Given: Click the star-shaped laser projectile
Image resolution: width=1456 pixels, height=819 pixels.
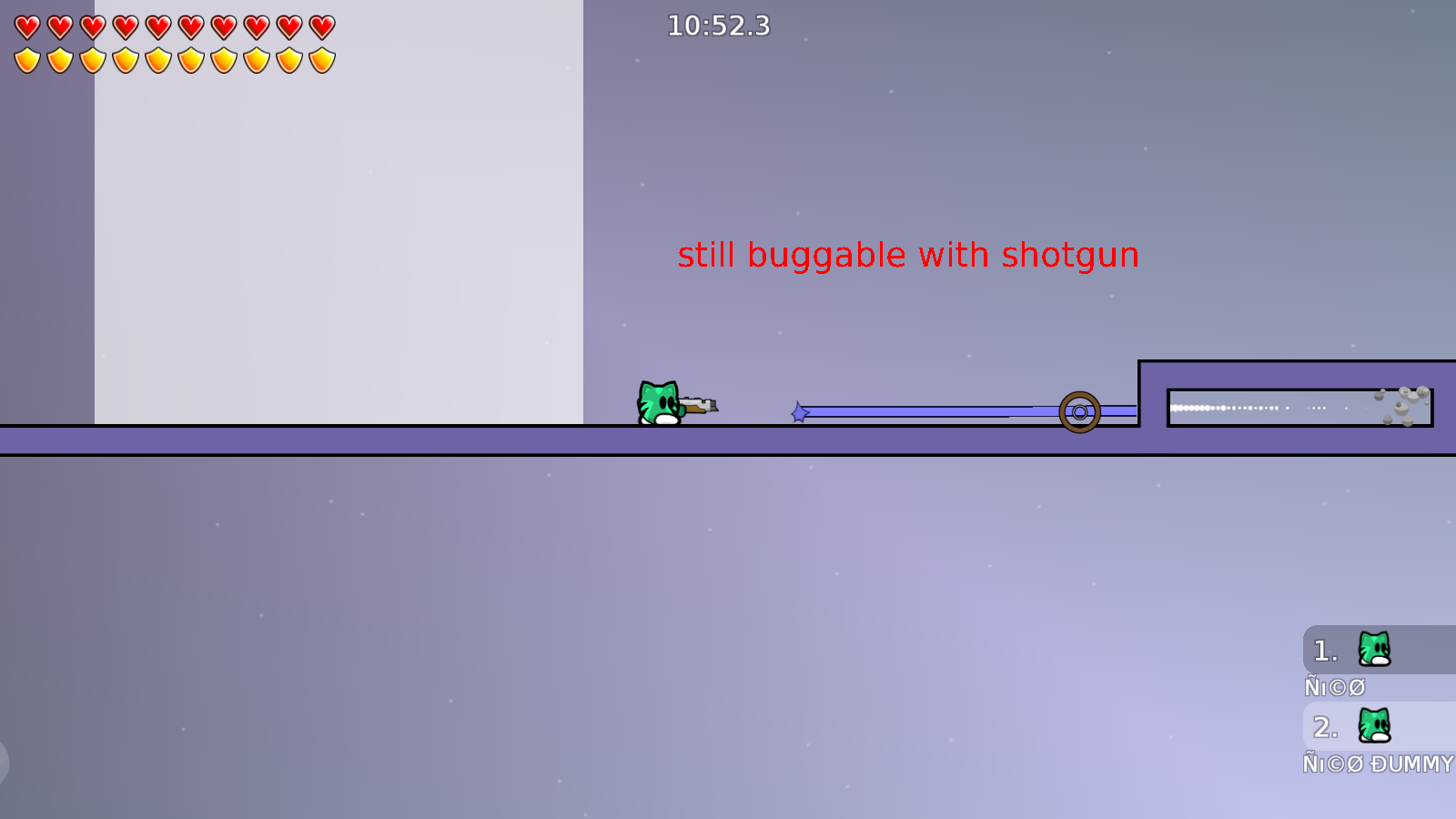Looking at the screenshot, I should (x=798, y=411).
